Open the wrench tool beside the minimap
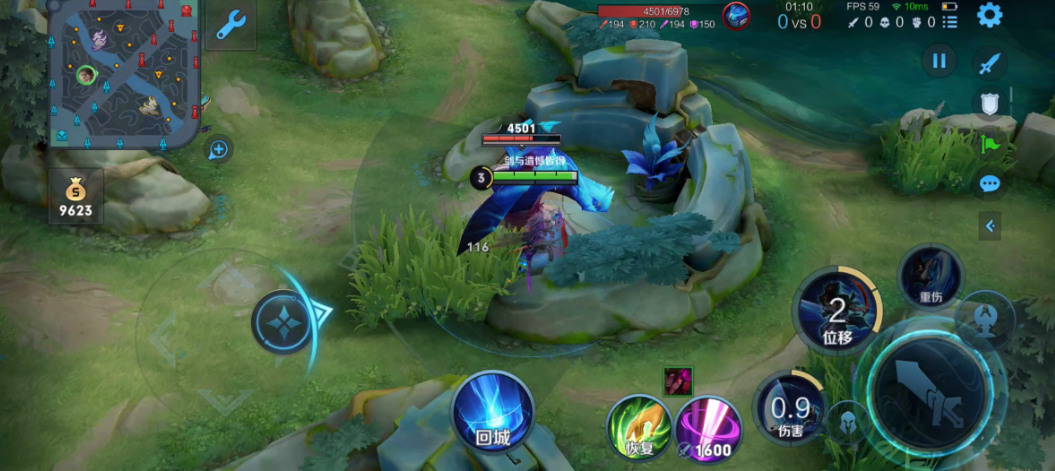The height and width of the screenshot is (471, 1055). click(x=231, y=24)
